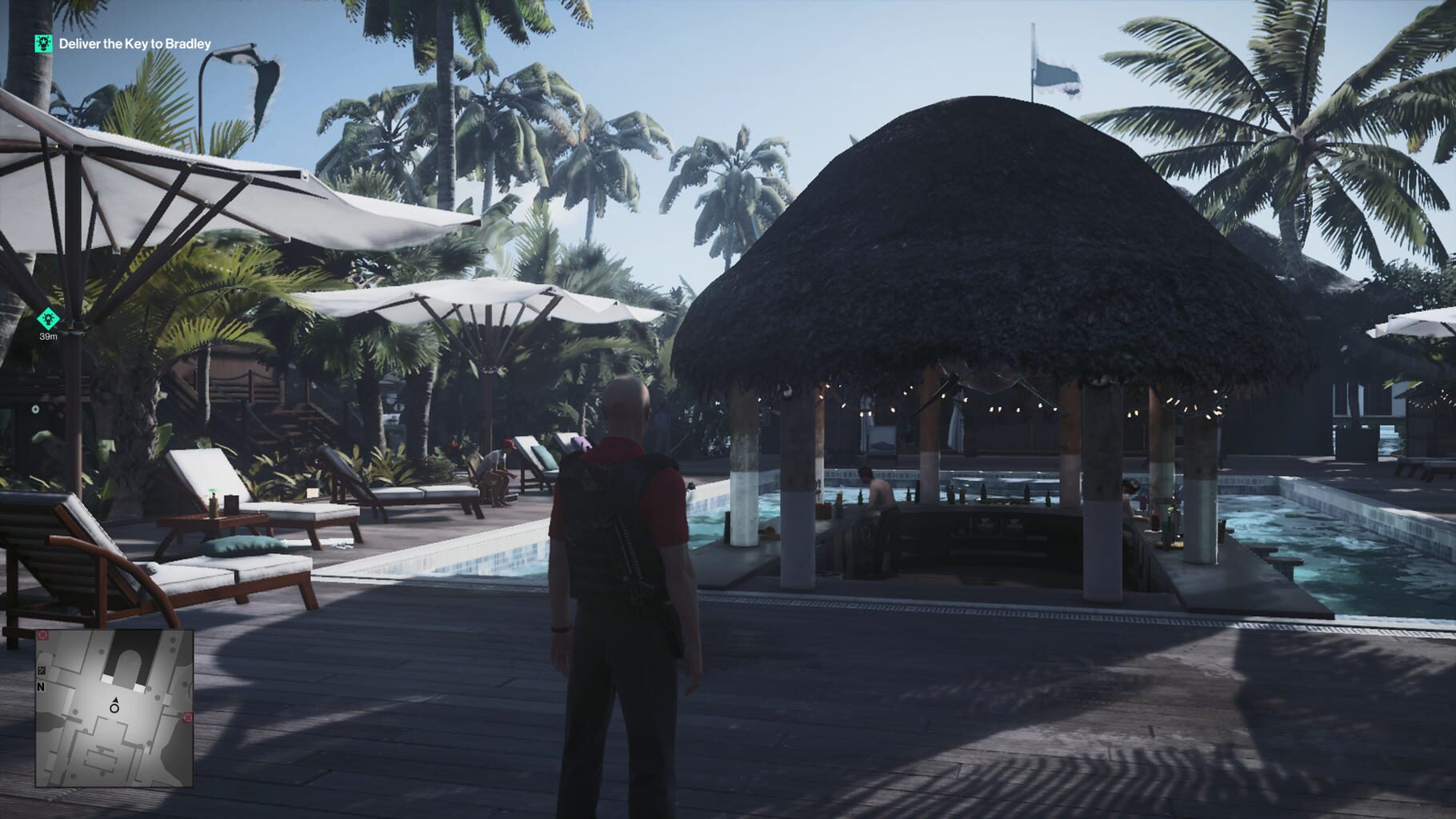
Task: Select the red exit icon on minimap's top corner
Action: [x=42, y=635]
